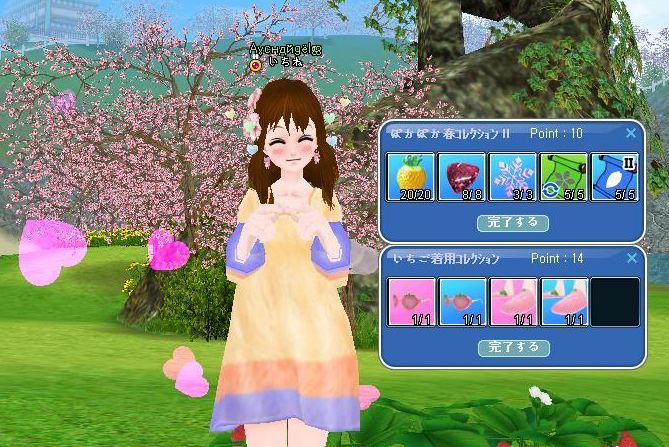The image size is (669, 447).
Task: Choose the snowflake item slot
Action: point(513,177)
